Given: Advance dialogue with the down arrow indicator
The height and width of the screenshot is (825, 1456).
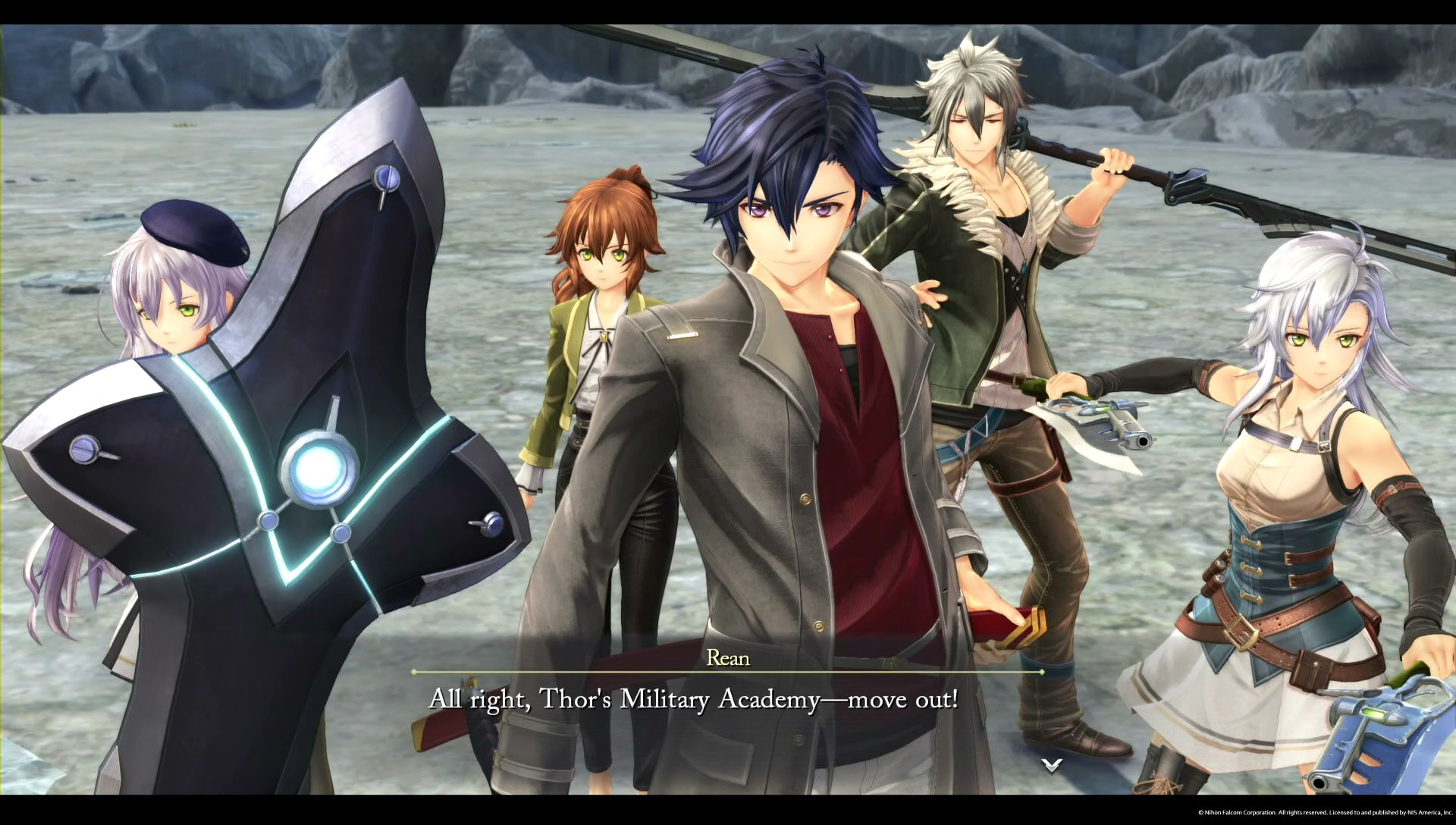Looking at the screenshot, I should tap(1051, 765).
